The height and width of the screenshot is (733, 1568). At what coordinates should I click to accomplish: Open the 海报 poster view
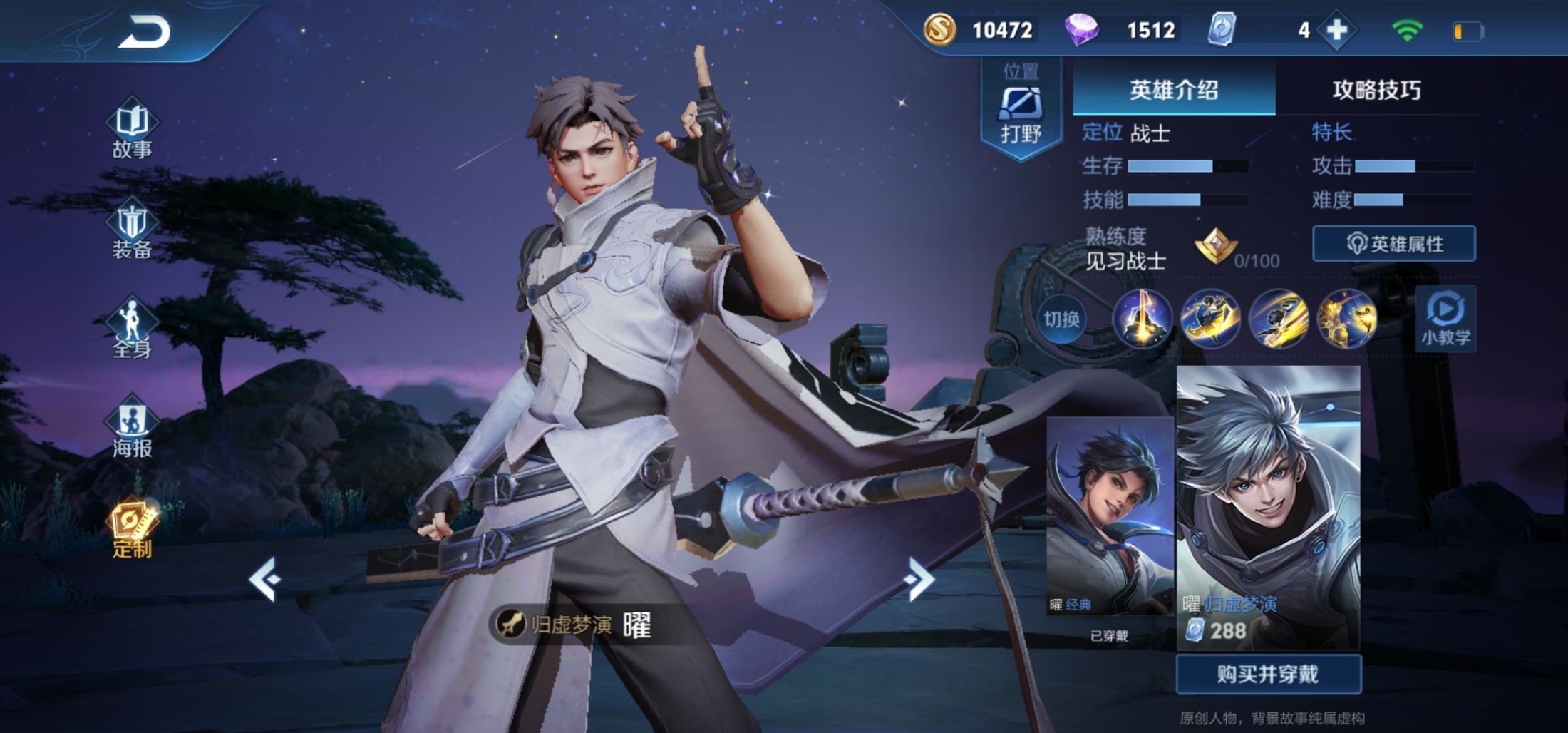click(x=133, y=429)
